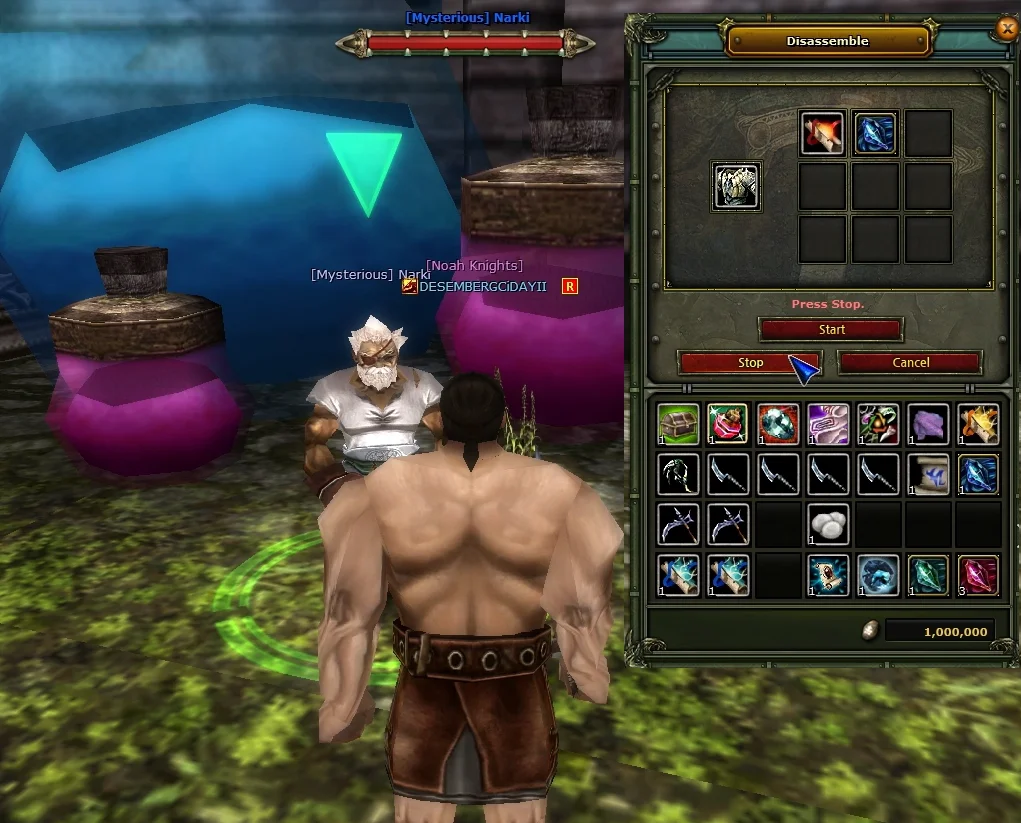Viewport: 1021px width, 823px height.
Task: Select the armor piece being disassembled
Action: click(x=736, y=186)
